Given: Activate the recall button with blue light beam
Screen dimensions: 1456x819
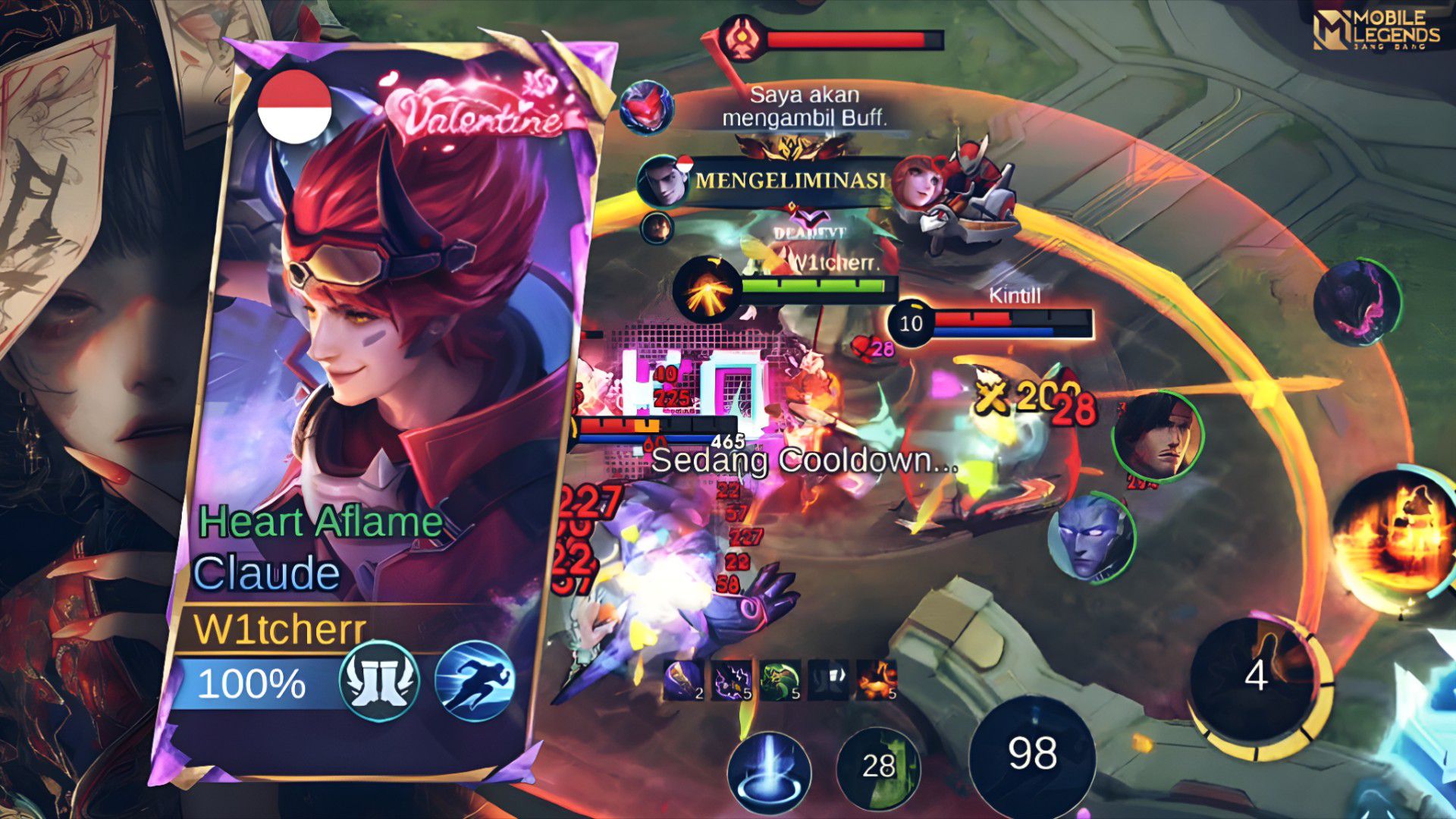Looking at the screenshot, I should pyautogui.click(x=769, y=772).
